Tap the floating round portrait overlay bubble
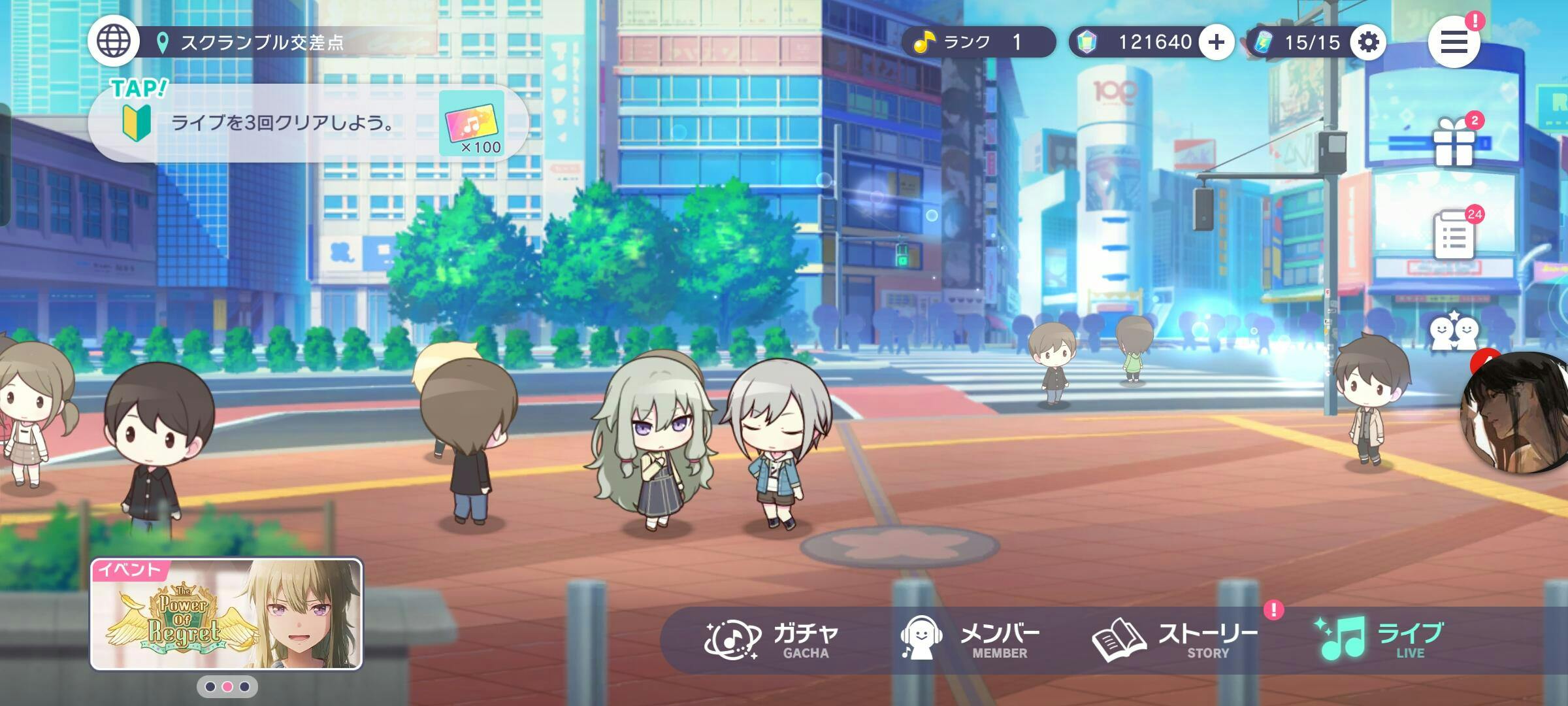Image resolution: width=1568 pixels, height=706 pixels. 1516,413
